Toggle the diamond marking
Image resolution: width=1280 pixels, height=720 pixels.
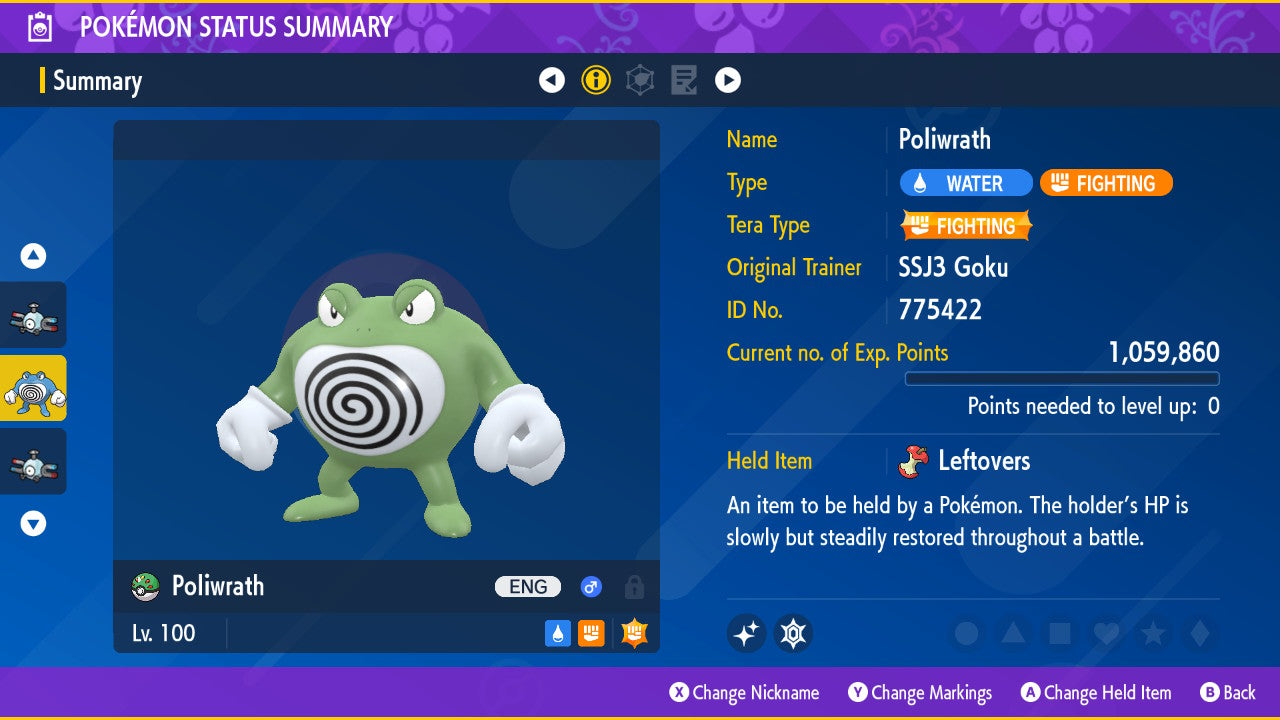(x=1198, y=633)
